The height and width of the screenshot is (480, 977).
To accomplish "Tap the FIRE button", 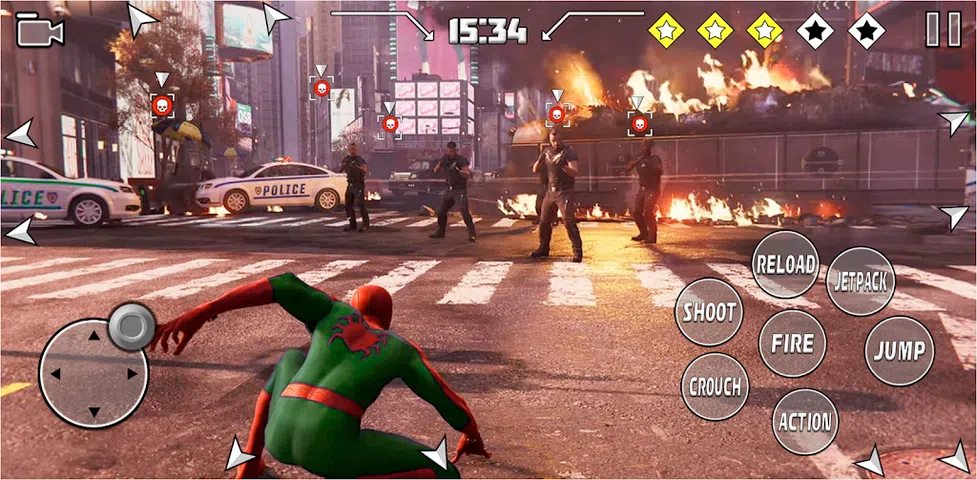I will click(x=792, y=343).
